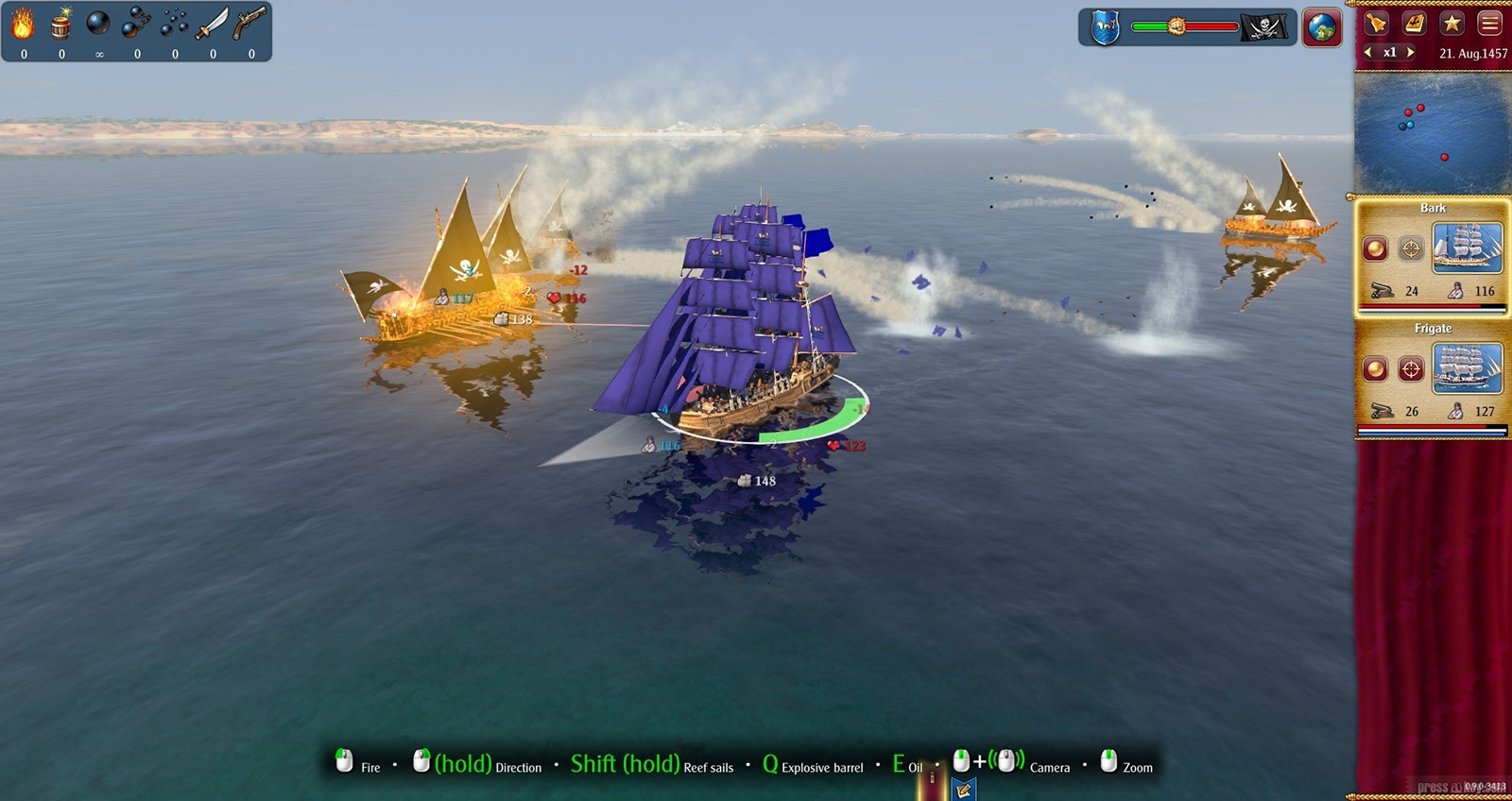The width and height of the screenshot is (1512, 801).
Task: Click the gold star button
Action: (x=1452, y=23)
